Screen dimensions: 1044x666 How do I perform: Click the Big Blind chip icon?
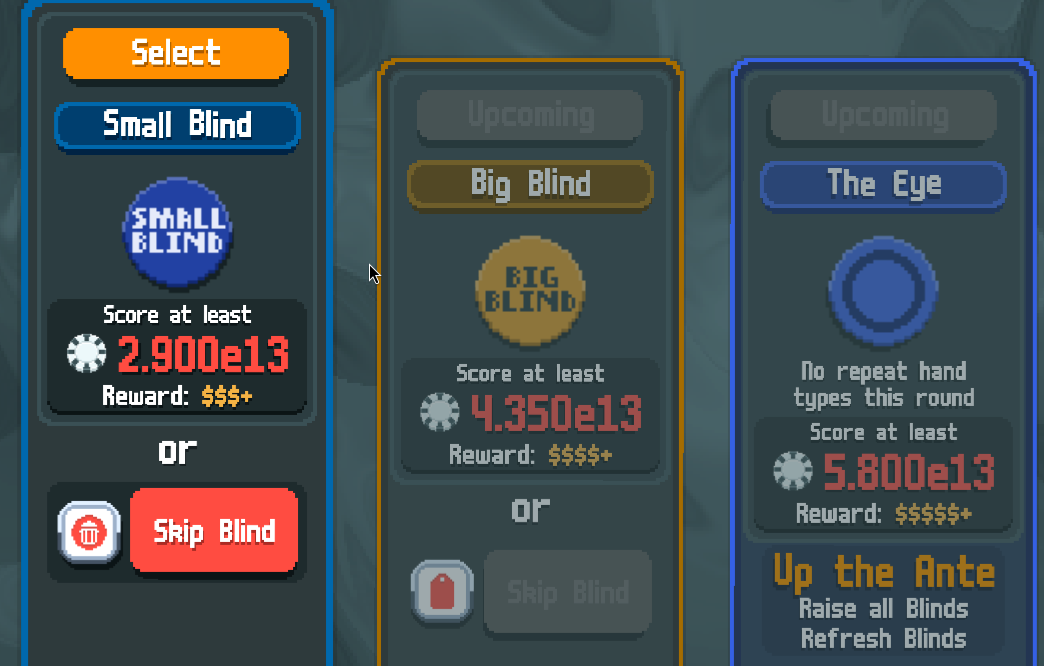(530, 291)
